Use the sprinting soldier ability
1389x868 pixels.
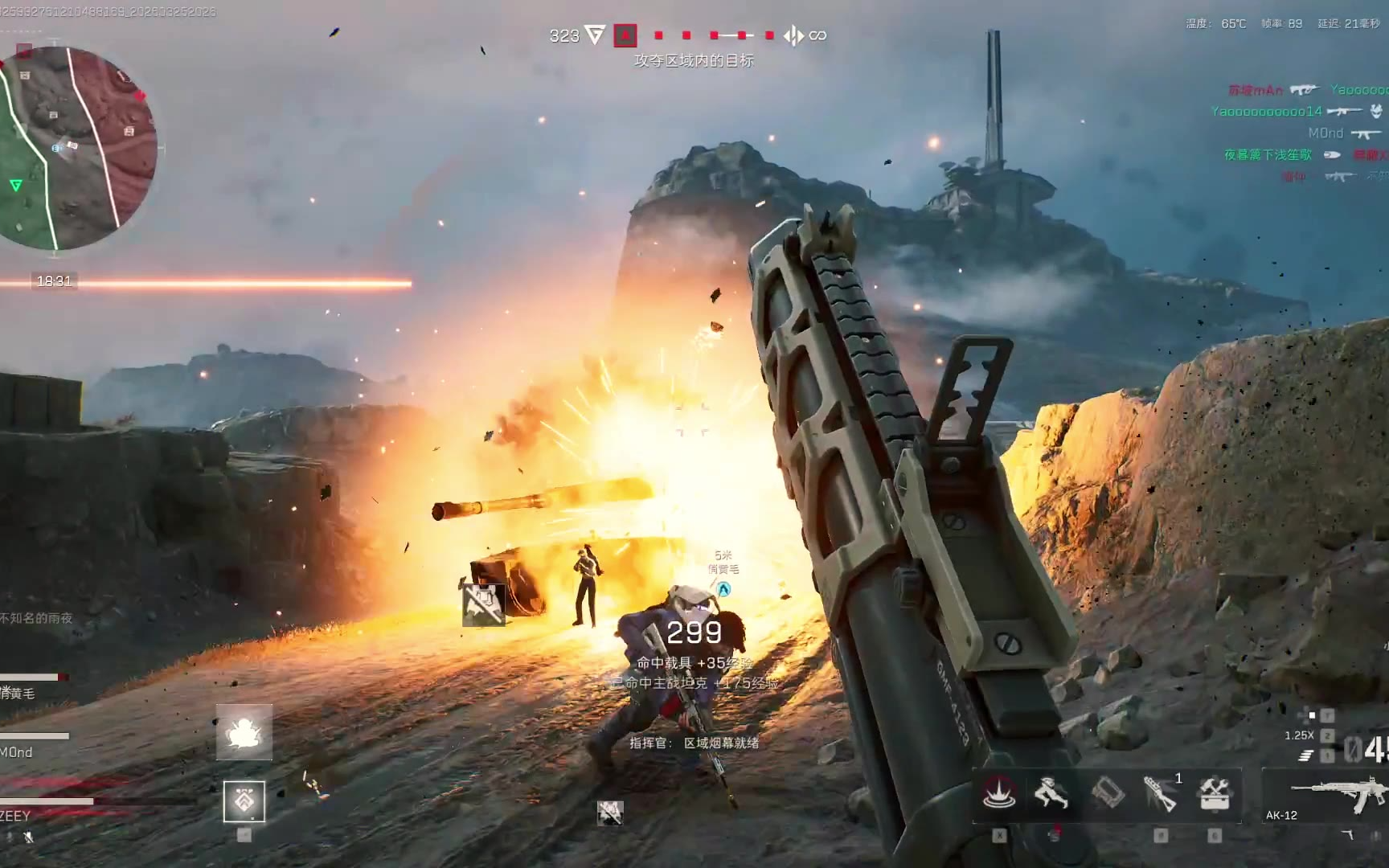click(1051, 793)
